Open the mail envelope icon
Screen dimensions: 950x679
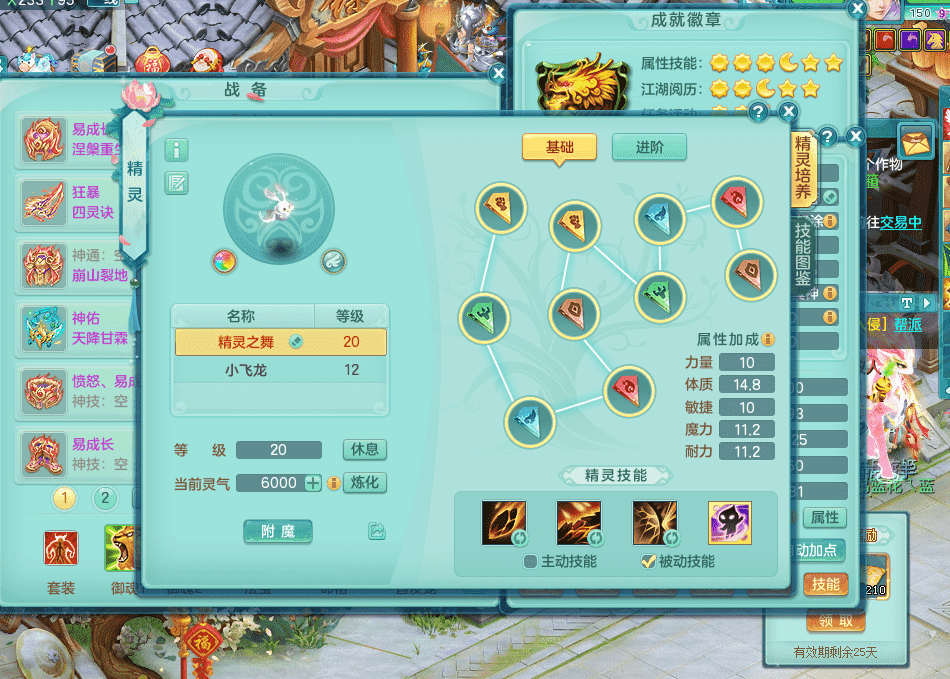(916, 138)
